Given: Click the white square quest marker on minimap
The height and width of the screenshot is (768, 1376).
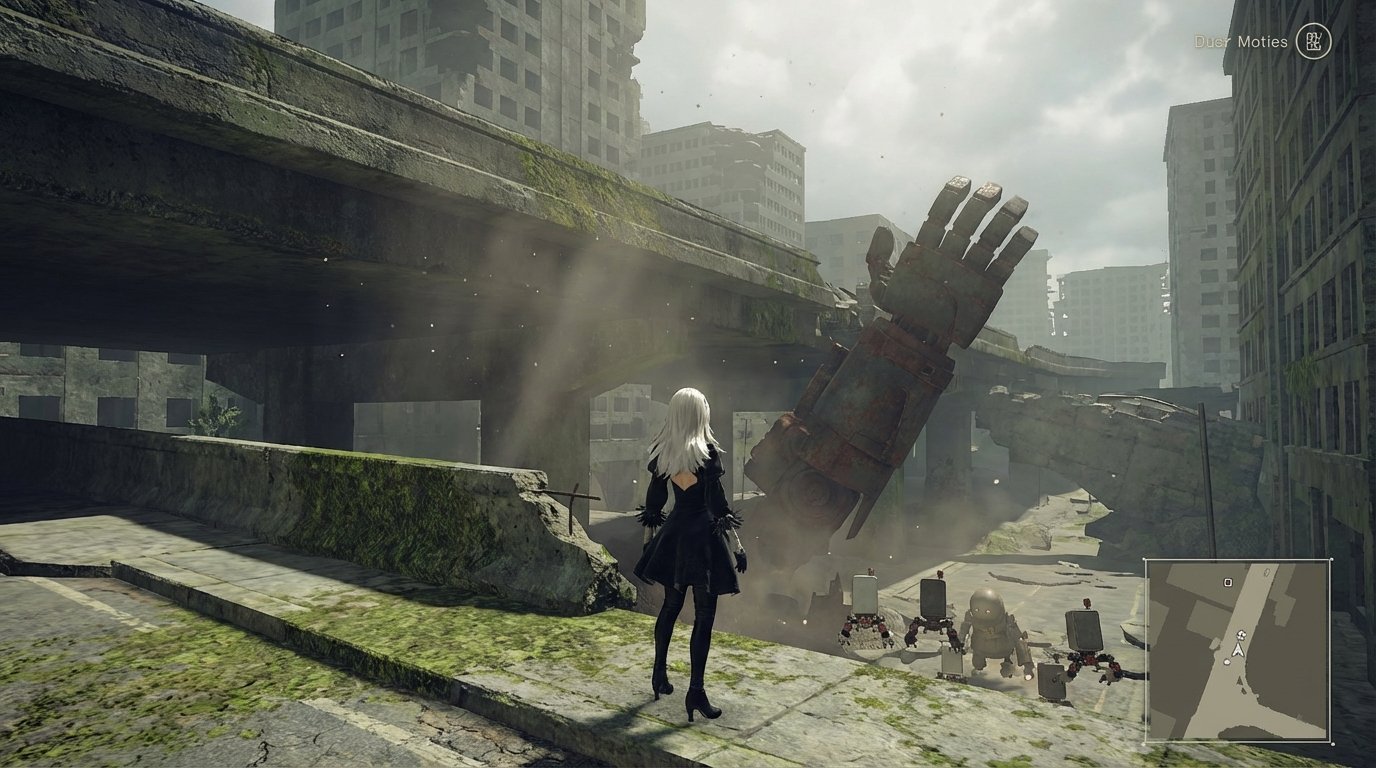Looking at the screenshot, I should click(x=1228, y=583).
